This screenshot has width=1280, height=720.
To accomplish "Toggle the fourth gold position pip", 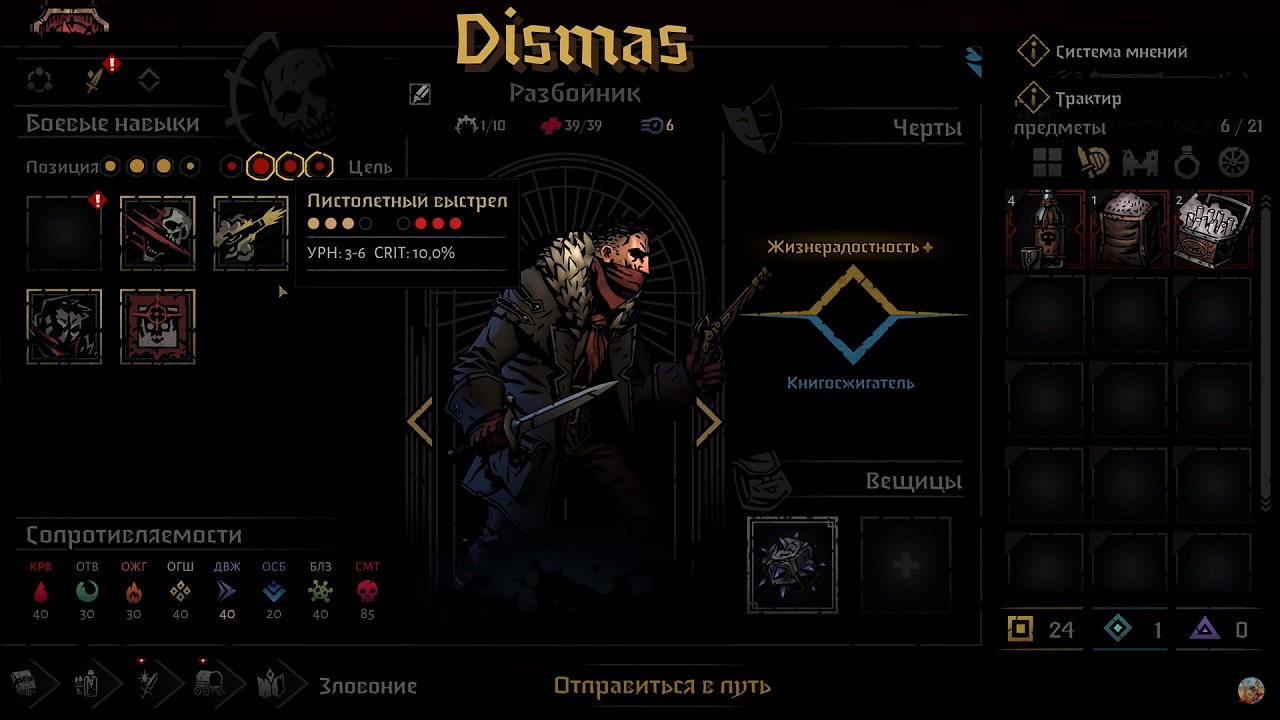I will pyautogui.click(x=189, y=166).
